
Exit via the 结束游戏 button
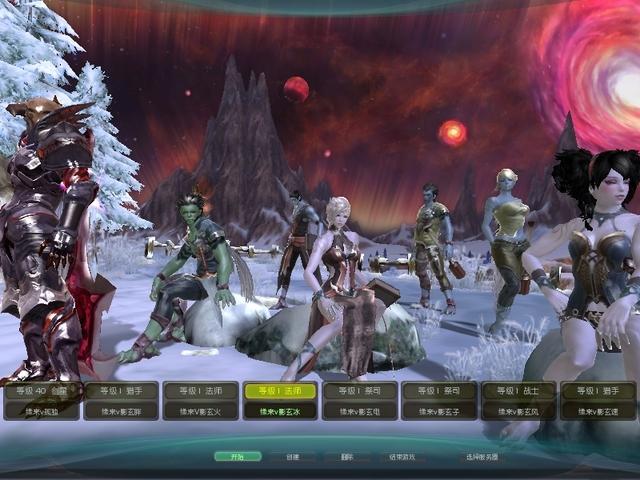coord(402,456)
